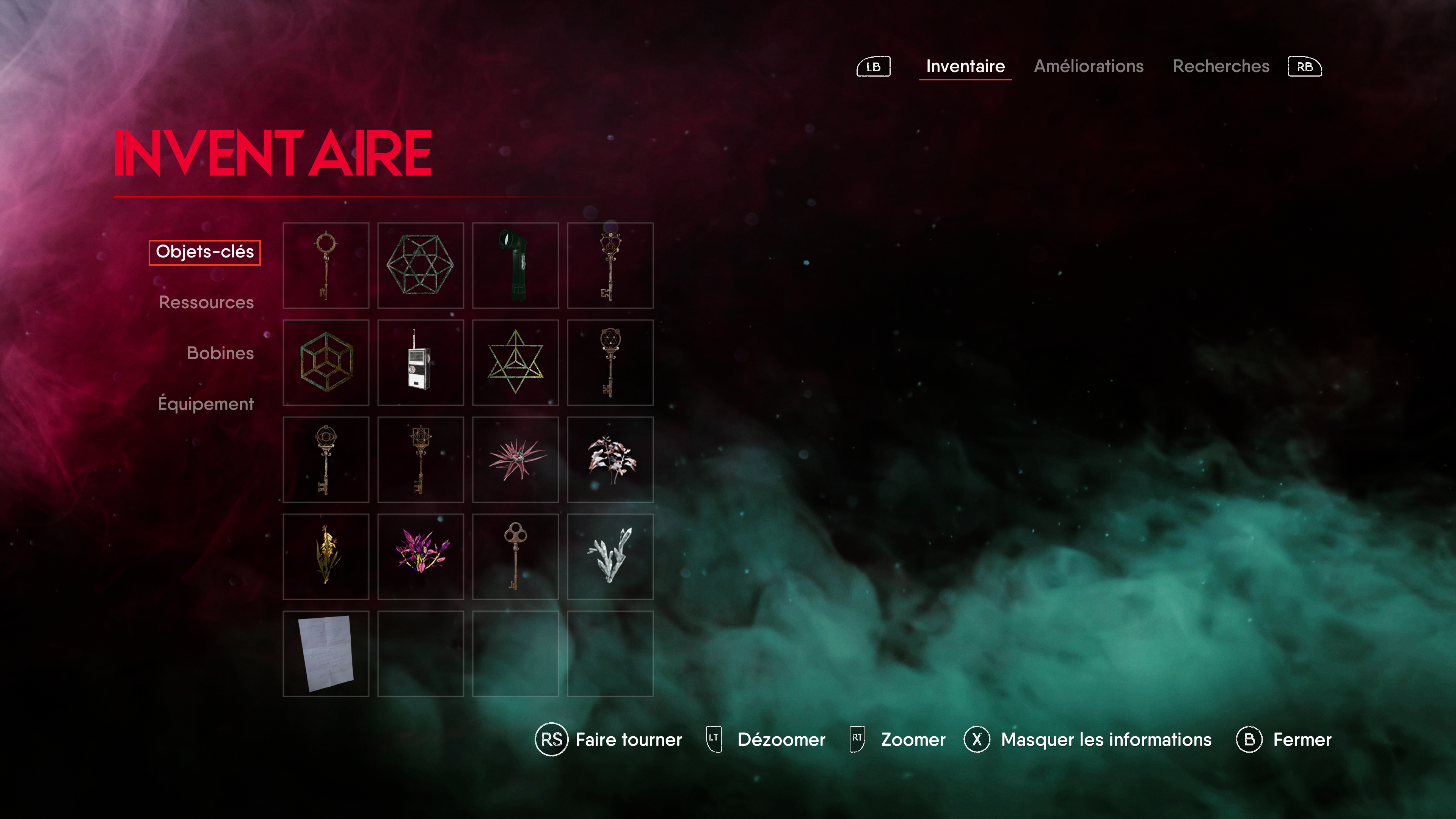This screenshot has width=1456, height=819.
Task: Select the yellow flower item
Action: 326,557
